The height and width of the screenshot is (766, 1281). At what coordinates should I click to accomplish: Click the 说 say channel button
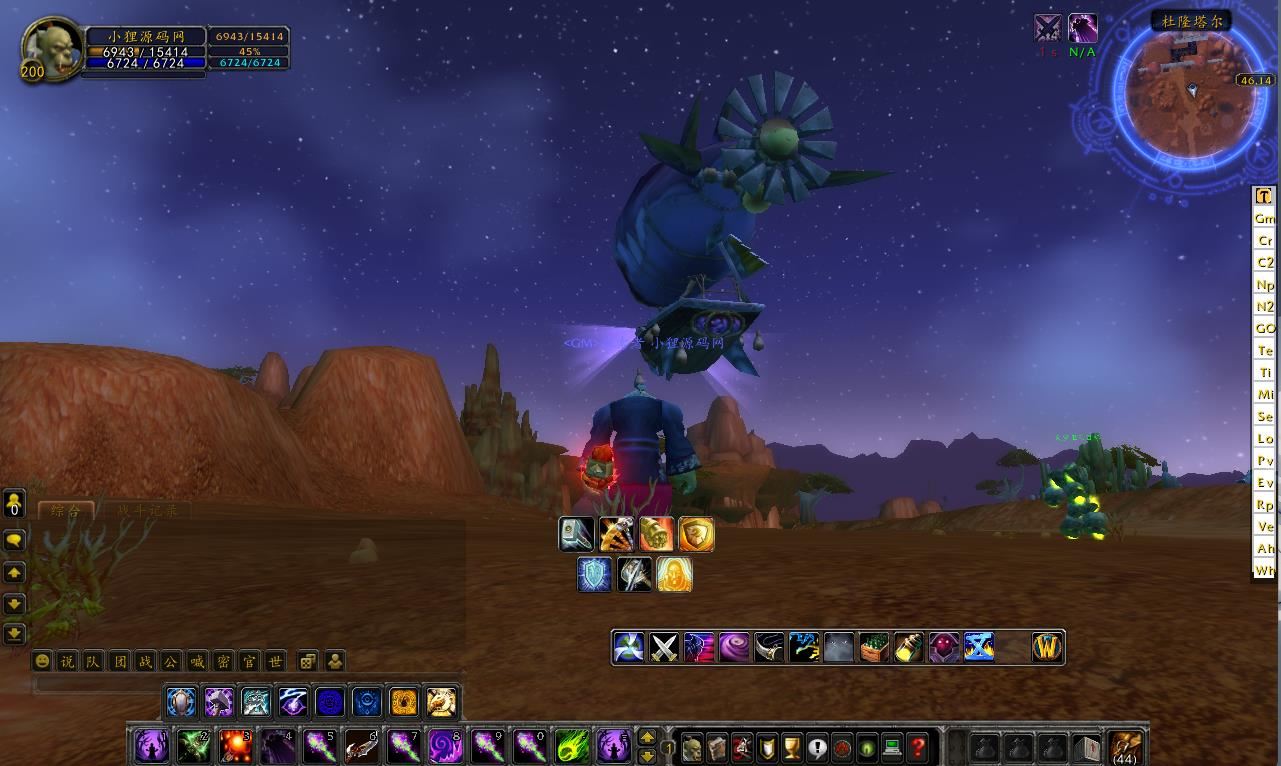click(67, 661)
